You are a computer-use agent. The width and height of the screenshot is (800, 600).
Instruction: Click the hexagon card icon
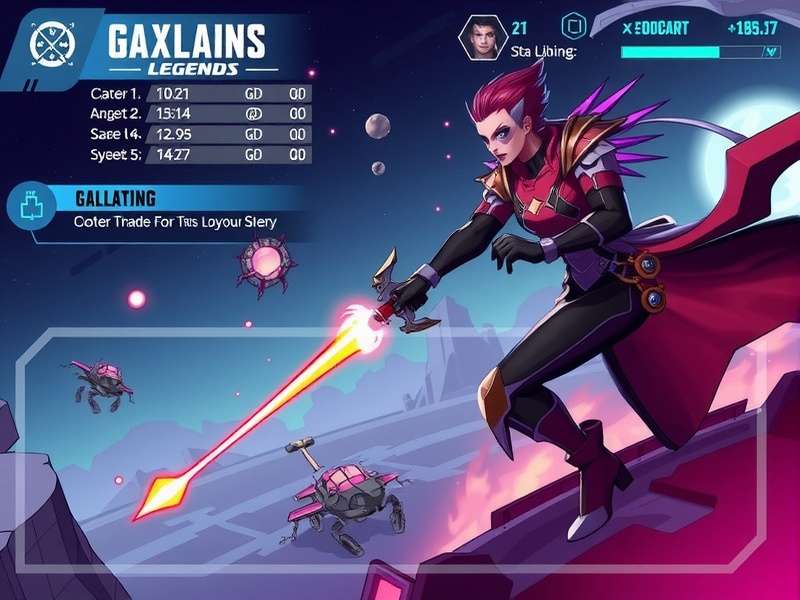pos(574,26)
